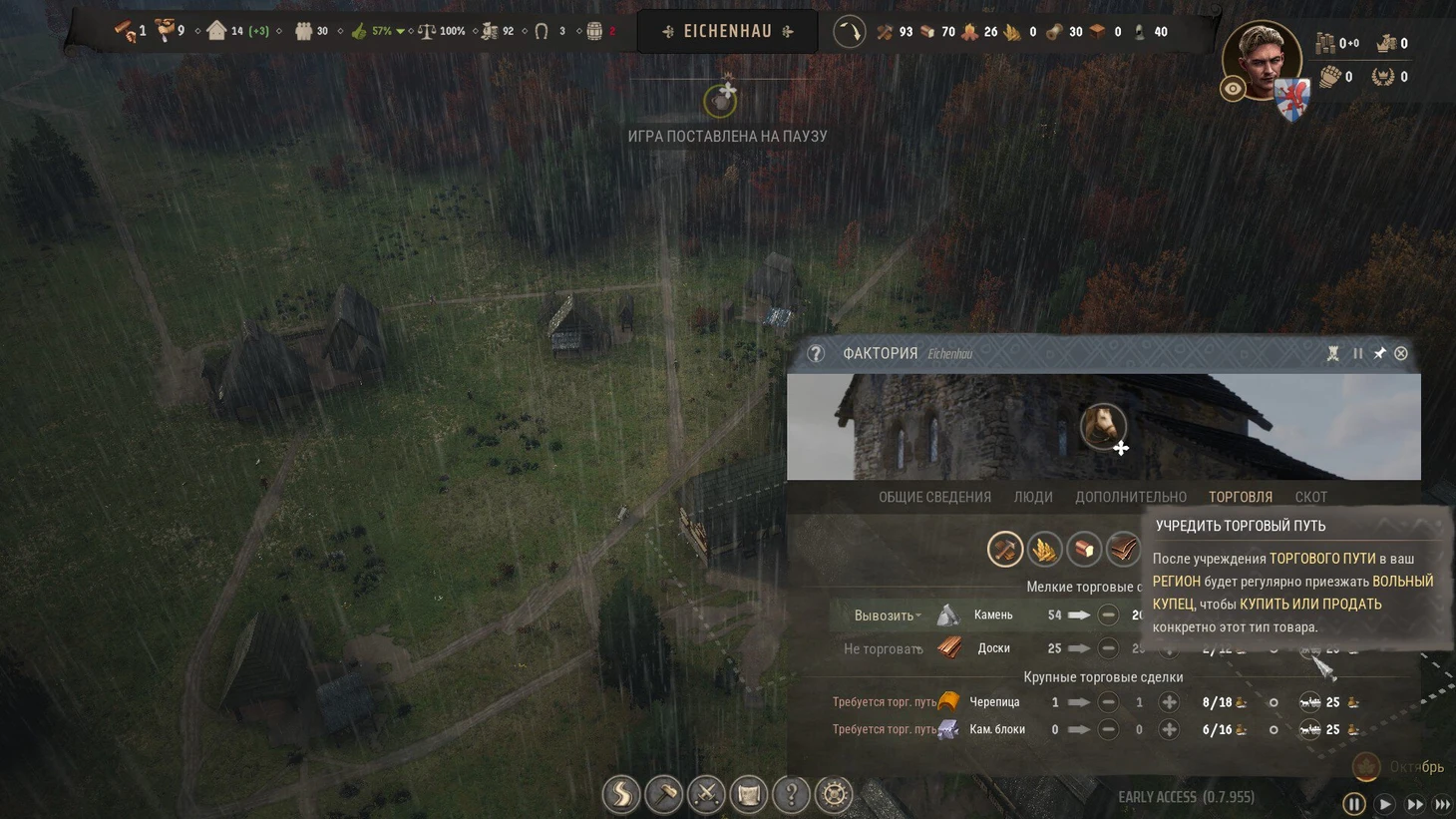1456x819 pixels.
Task: Decrease the Кам. блоки trade threshold
Action: tap(1108, 730)
